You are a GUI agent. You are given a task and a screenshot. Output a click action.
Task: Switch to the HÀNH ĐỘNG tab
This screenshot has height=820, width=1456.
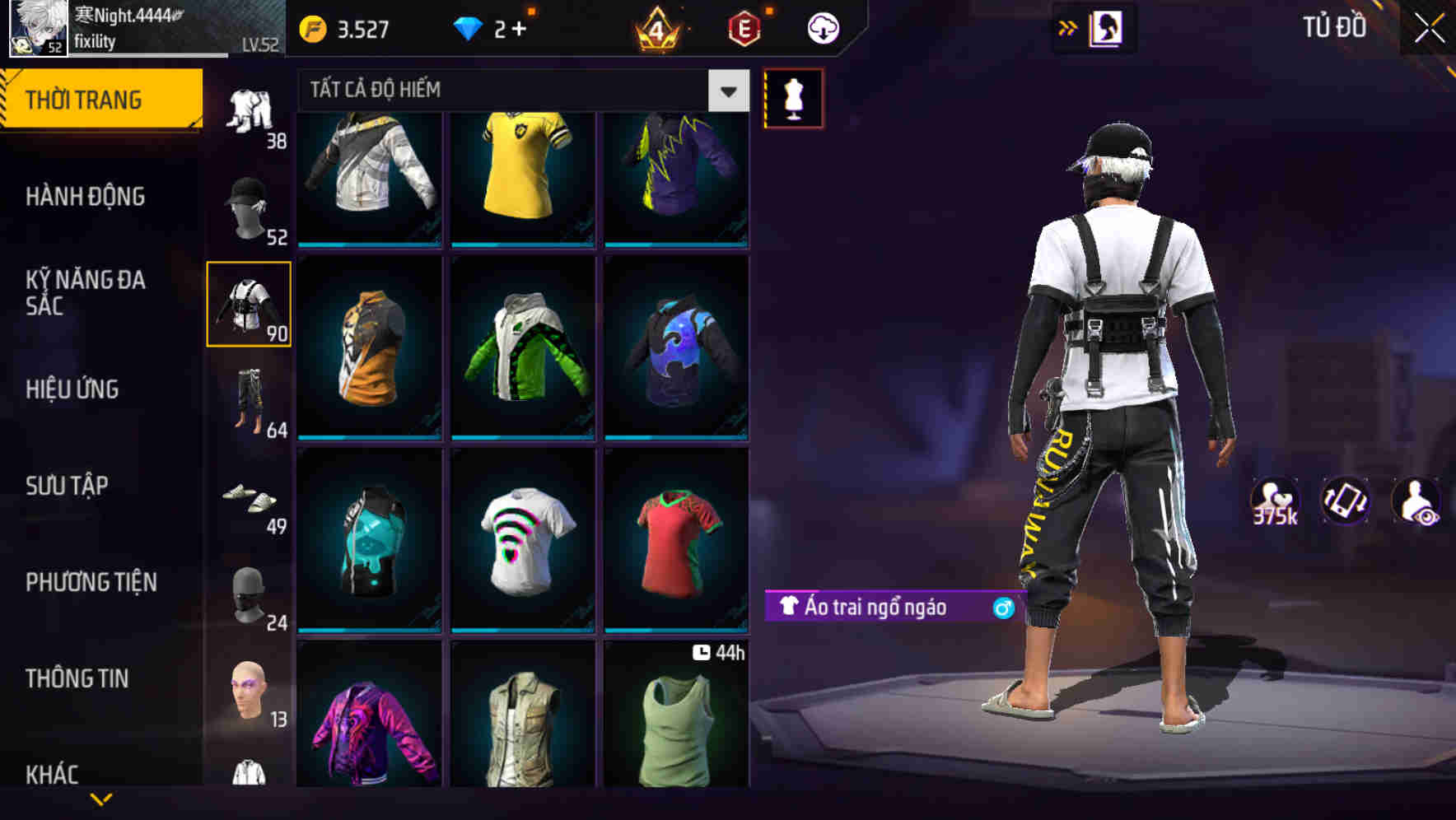coord(85,198)
